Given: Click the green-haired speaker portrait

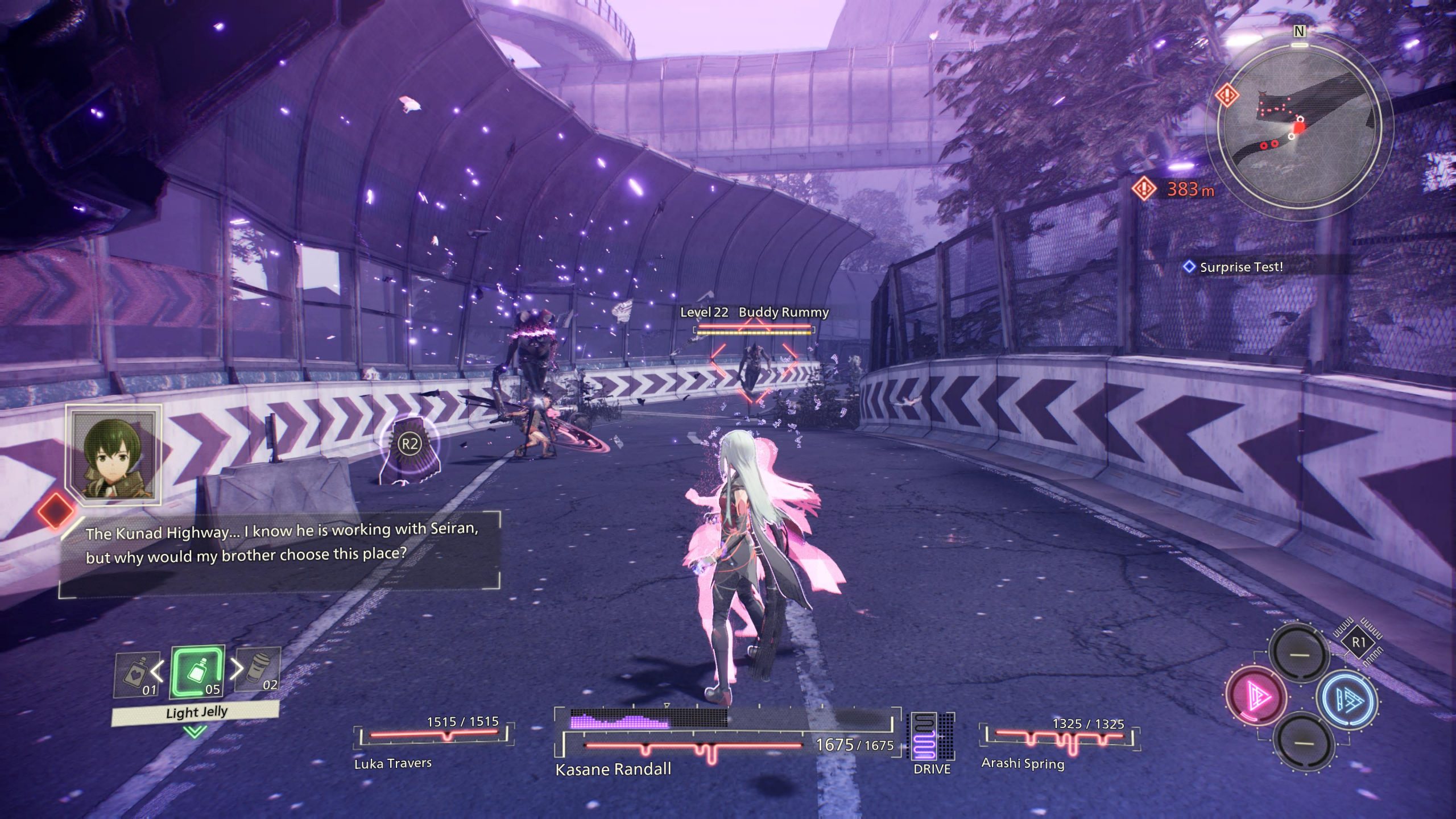Looking at the screenshot, I should [x=114, y=455].
